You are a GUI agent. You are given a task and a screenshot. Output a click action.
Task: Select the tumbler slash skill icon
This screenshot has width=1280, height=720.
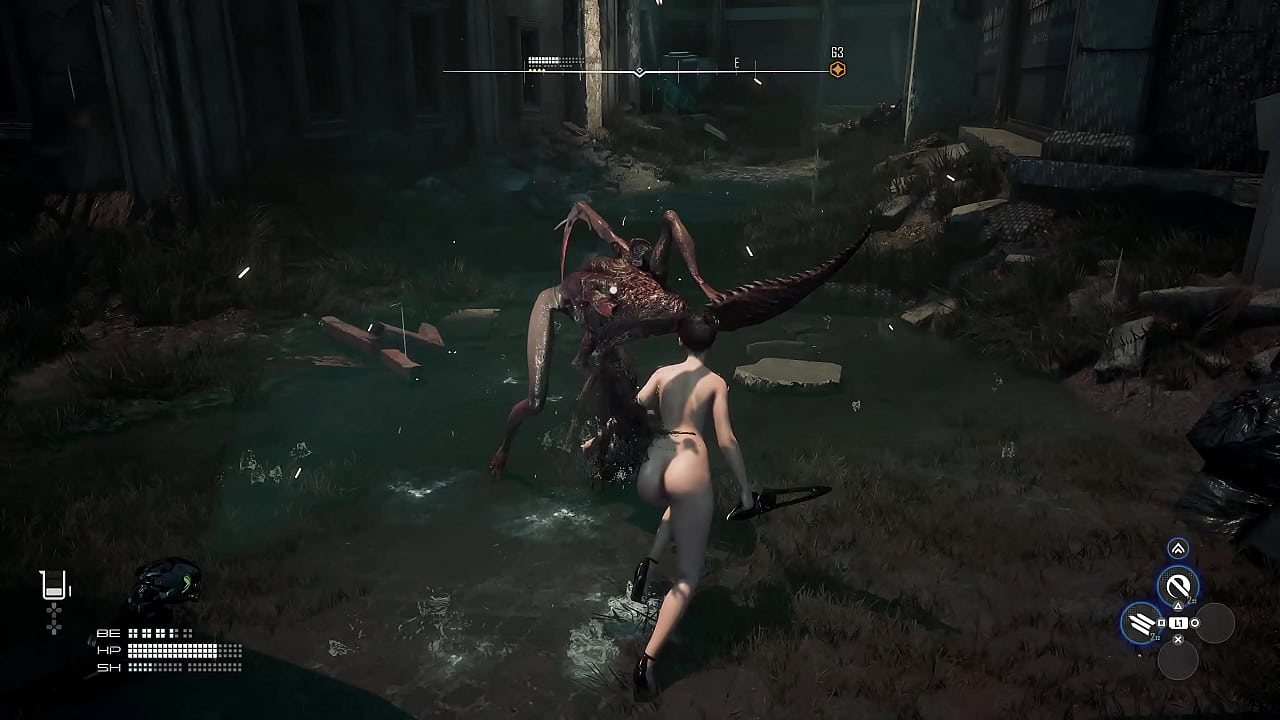tap(1176, 584)
